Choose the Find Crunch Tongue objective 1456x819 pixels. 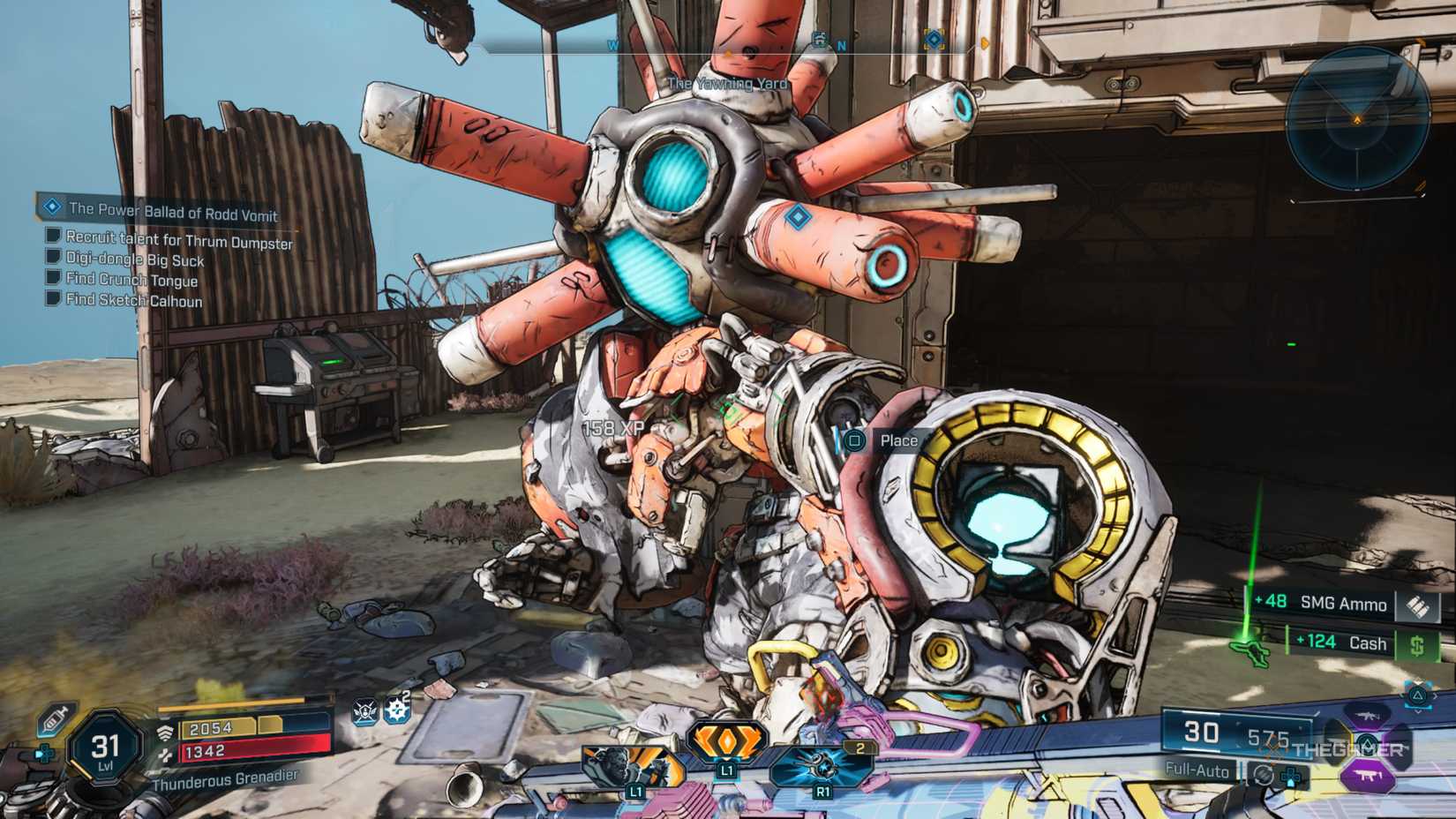[x=131, y=280]
